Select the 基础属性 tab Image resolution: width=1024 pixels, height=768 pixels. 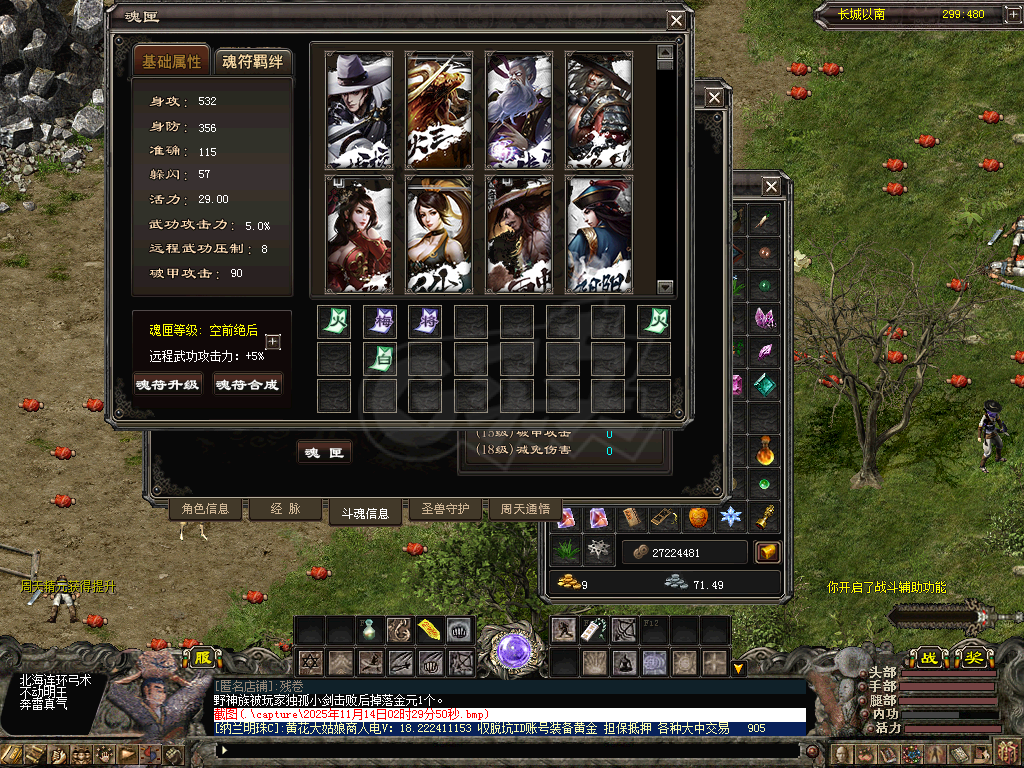[172, 62]
